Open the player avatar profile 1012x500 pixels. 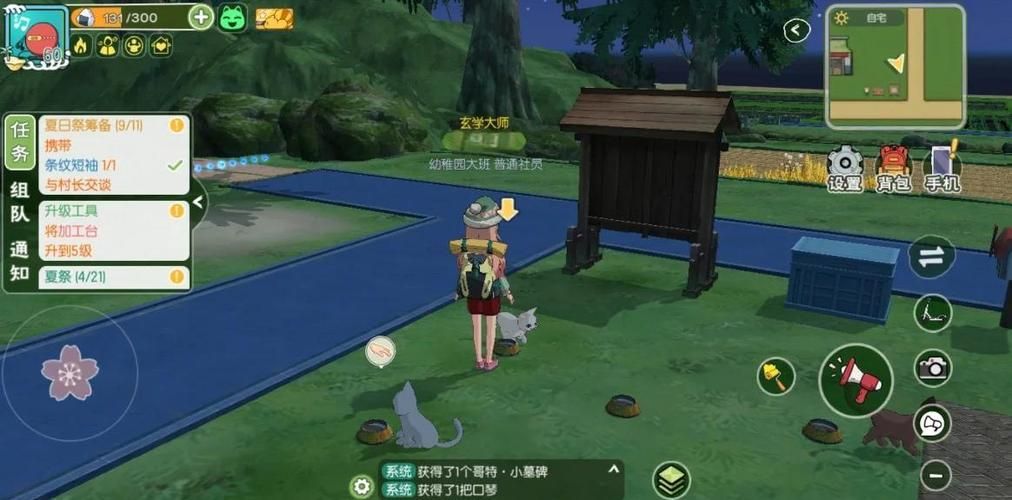coord(33,37)
